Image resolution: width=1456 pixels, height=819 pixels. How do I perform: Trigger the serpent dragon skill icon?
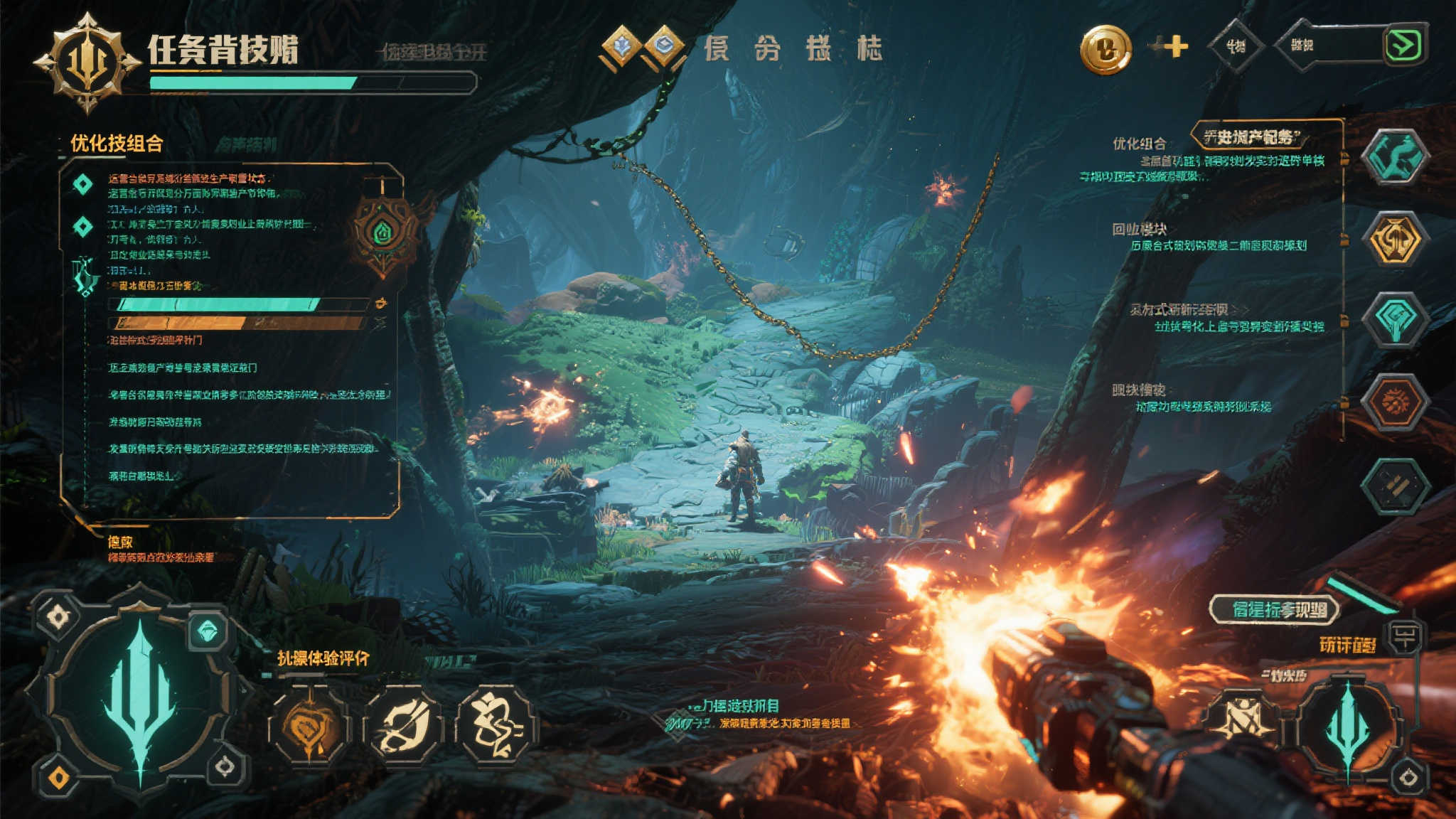[497, 727]
